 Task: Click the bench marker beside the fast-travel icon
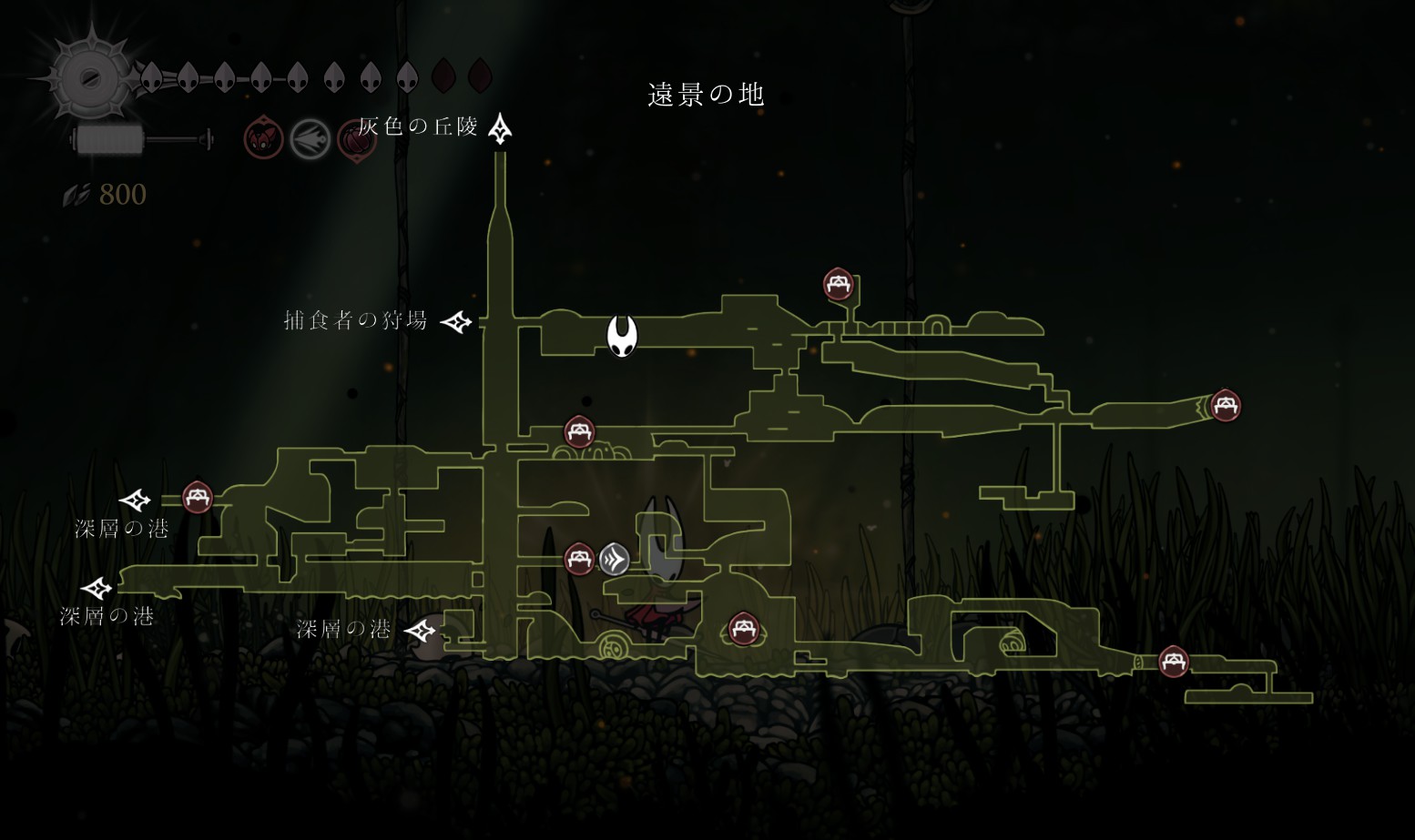pyautogui.click(x=579, y=559)
